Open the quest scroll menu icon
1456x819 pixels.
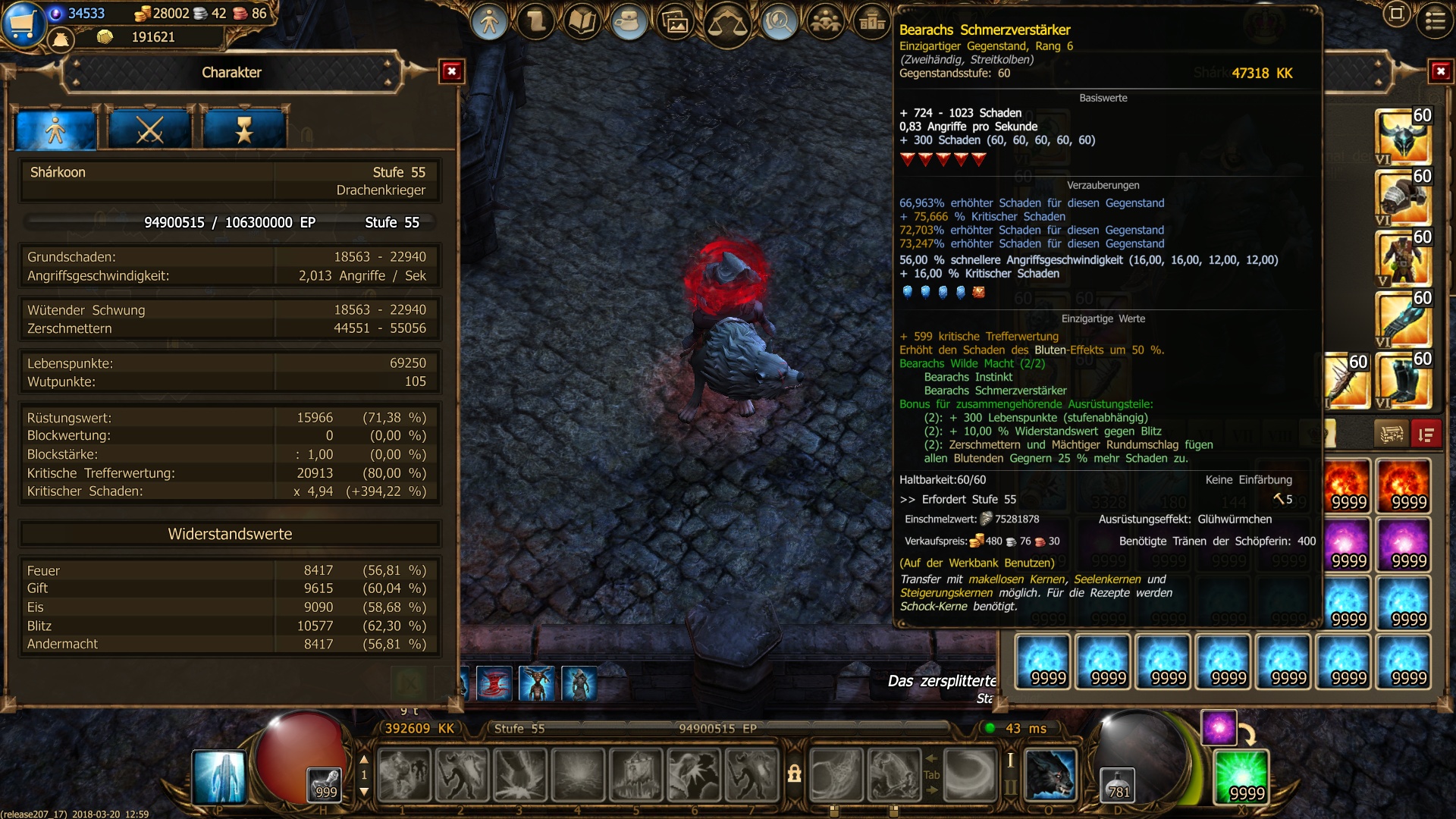[537, 22]
